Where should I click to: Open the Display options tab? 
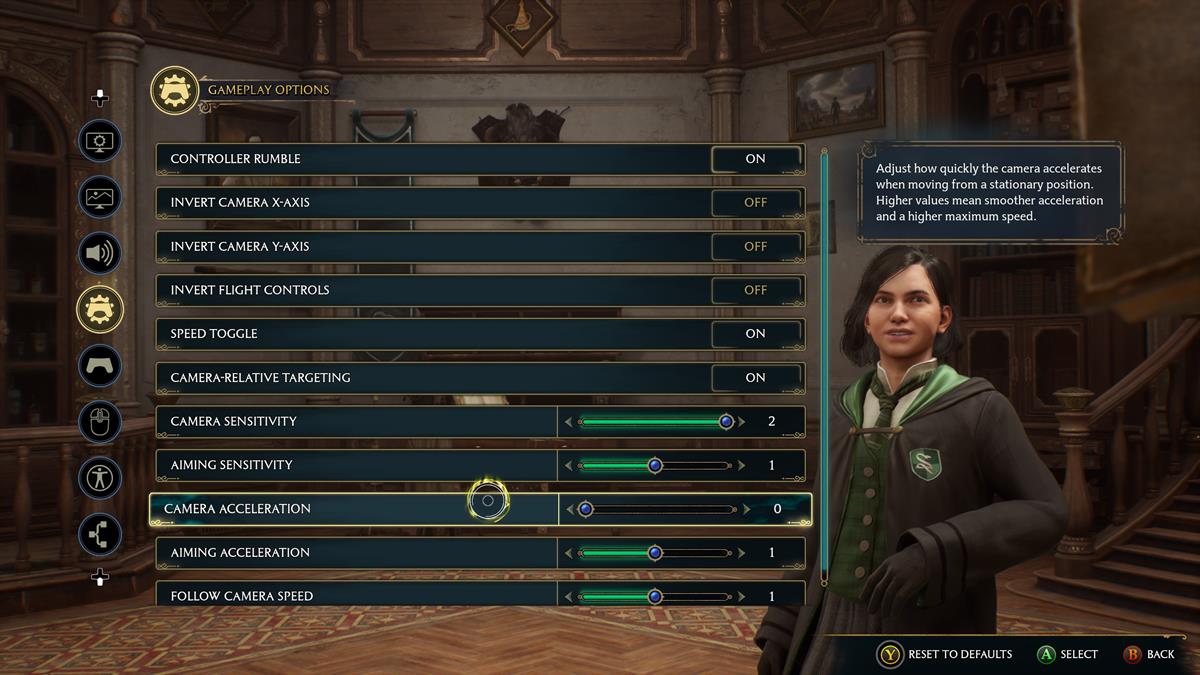pyautogui.click(x=100, y=141)
